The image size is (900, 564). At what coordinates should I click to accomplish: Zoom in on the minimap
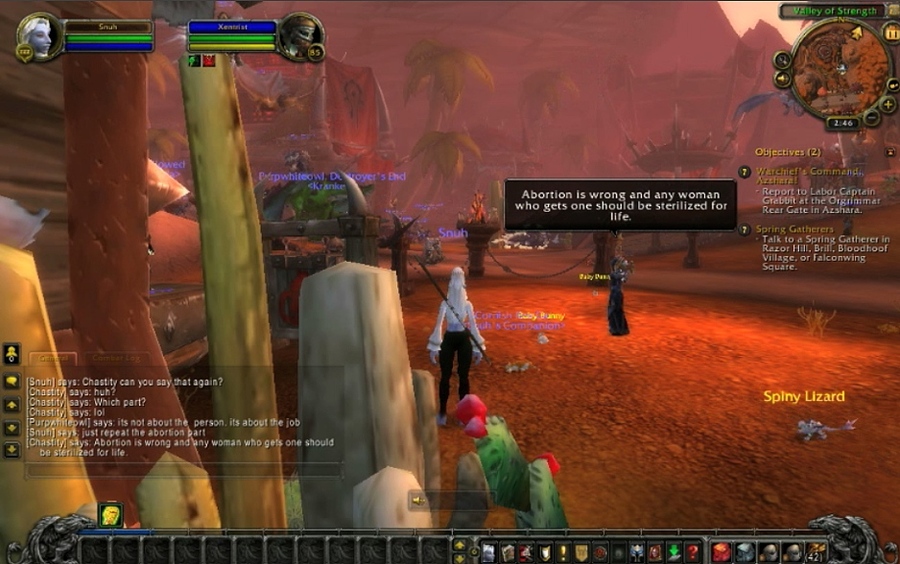pos(888,103)
